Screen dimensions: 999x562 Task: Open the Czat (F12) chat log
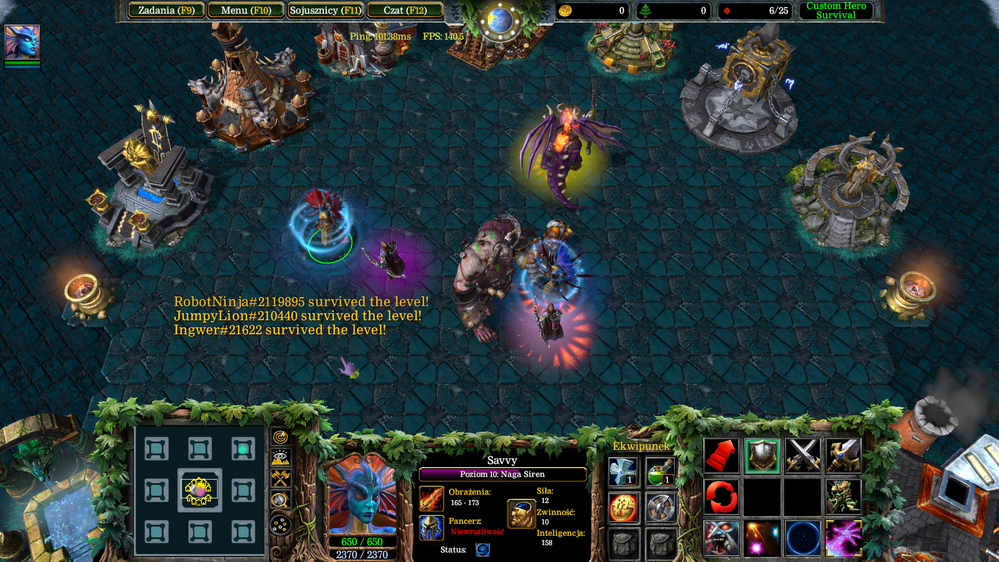pos(405,11)
